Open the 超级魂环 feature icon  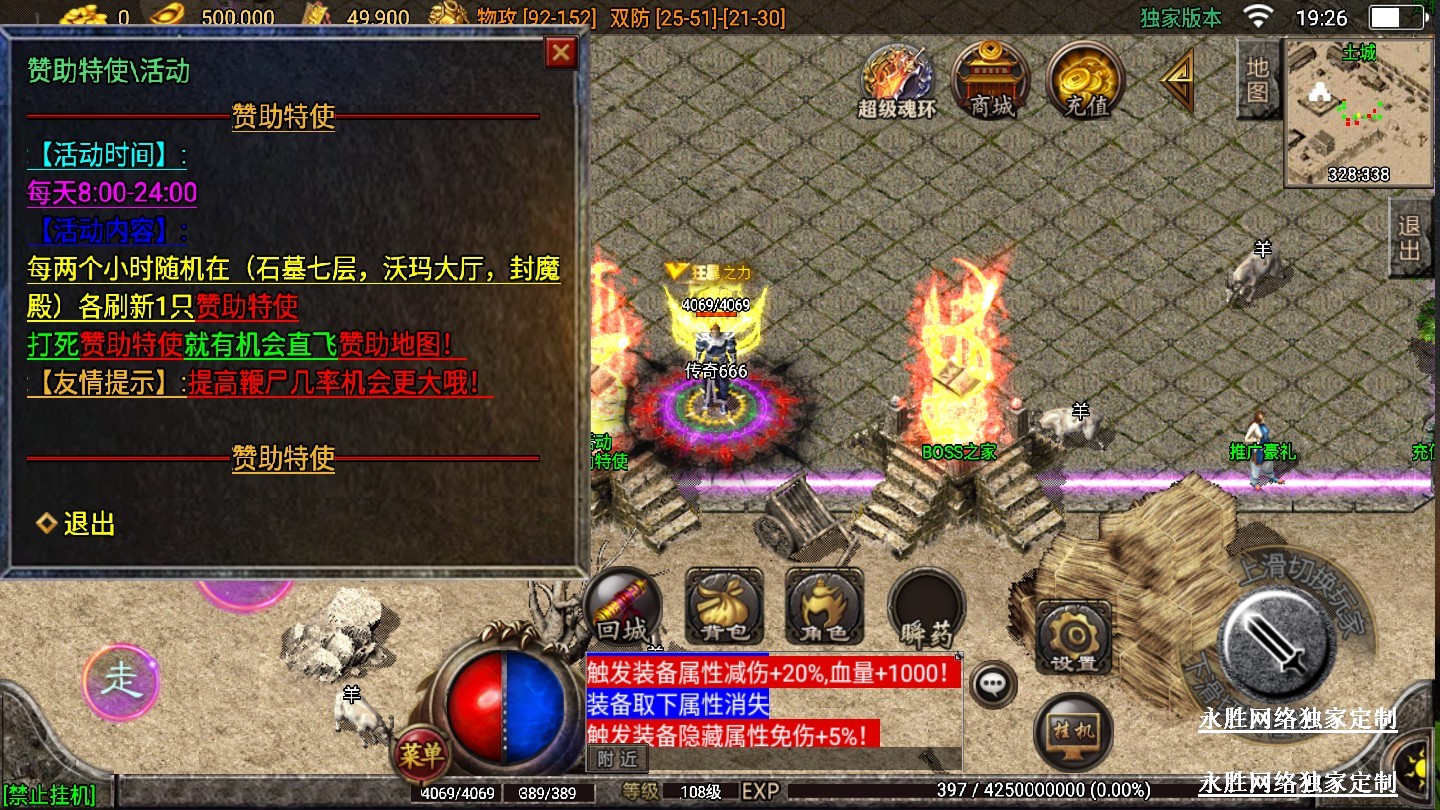897,80
